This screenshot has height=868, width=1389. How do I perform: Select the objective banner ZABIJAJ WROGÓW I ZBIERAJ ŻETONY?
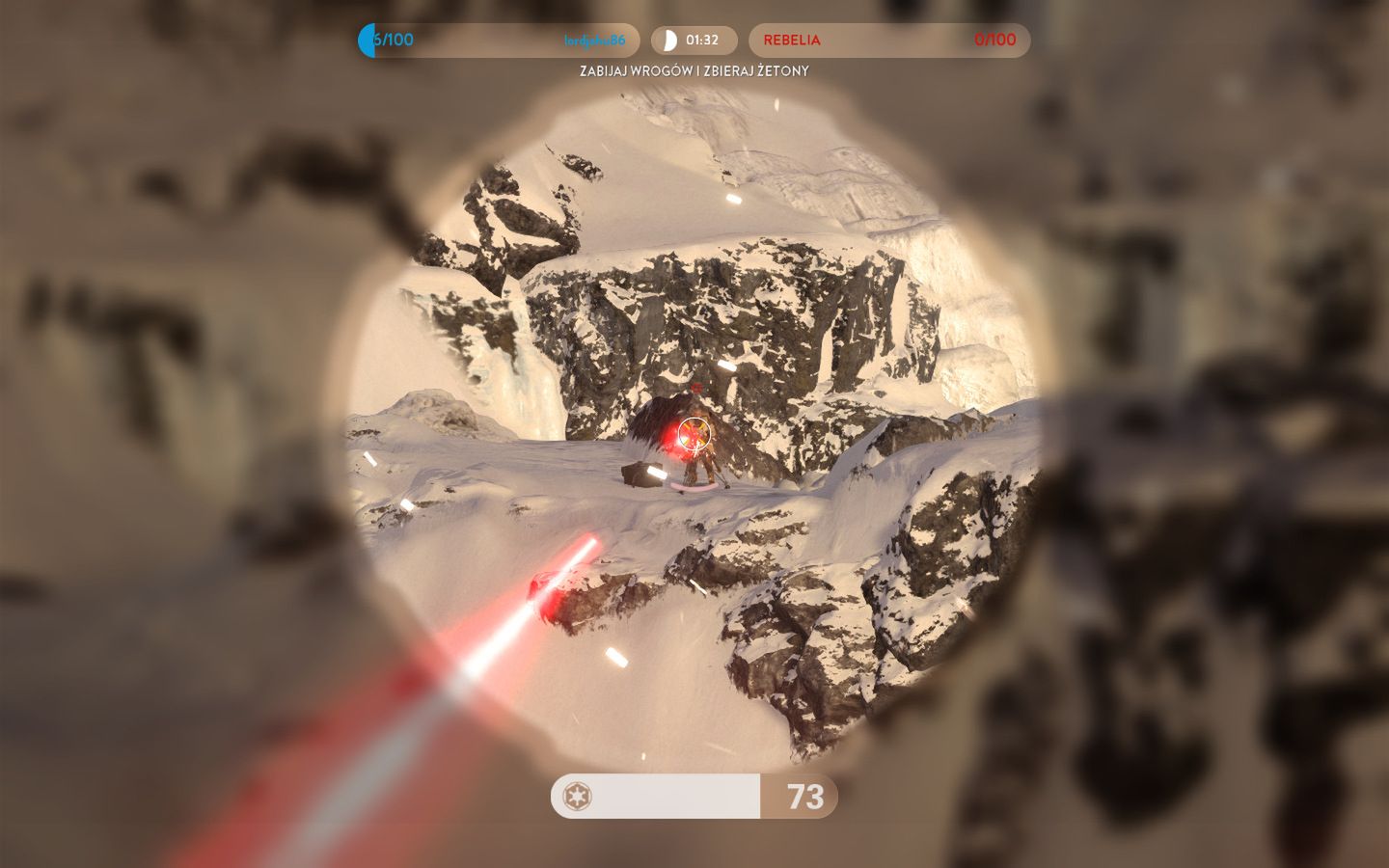pos(694,70)
